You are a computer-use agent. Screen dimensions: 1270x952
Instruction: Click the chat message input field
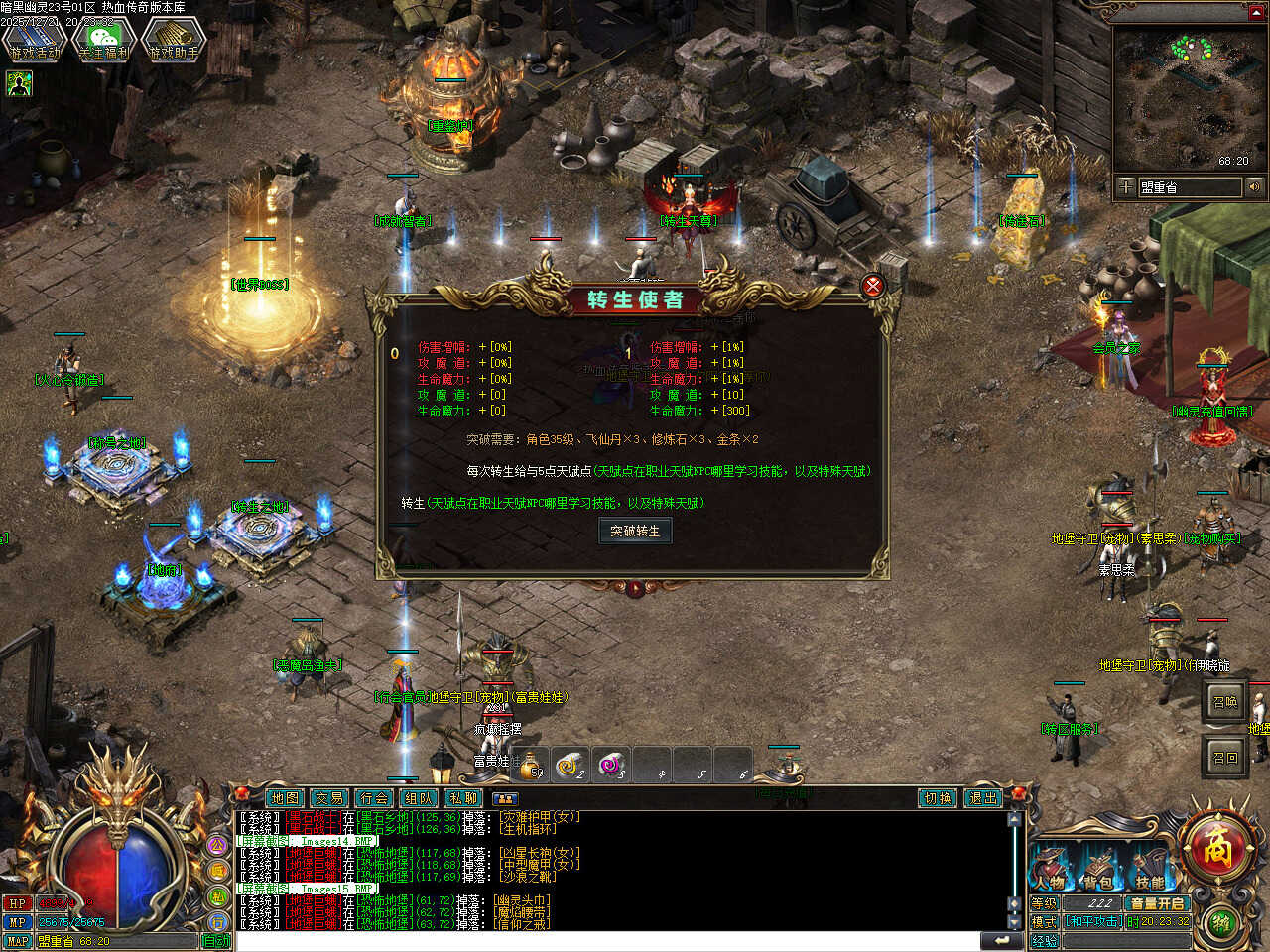pyautogui.click(x=605, y=941)
